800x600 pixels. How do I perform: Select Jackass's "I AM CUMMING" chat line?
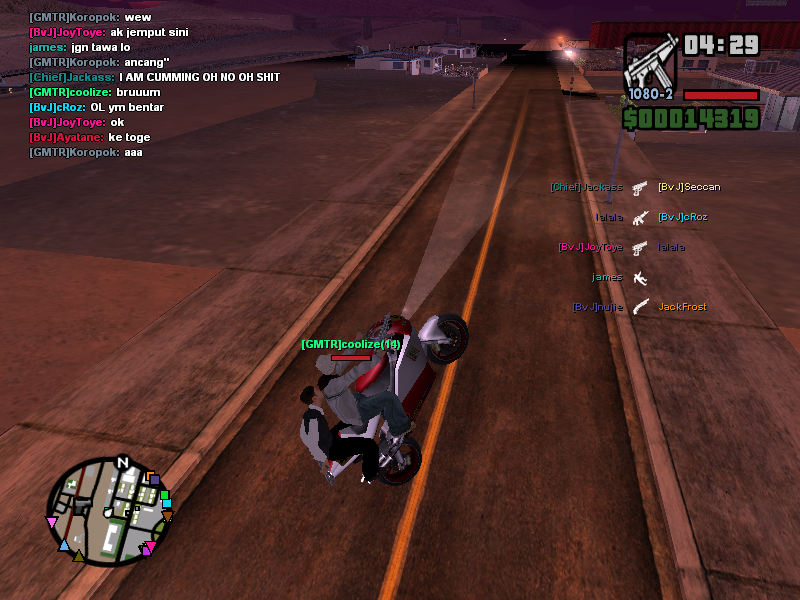155,77
